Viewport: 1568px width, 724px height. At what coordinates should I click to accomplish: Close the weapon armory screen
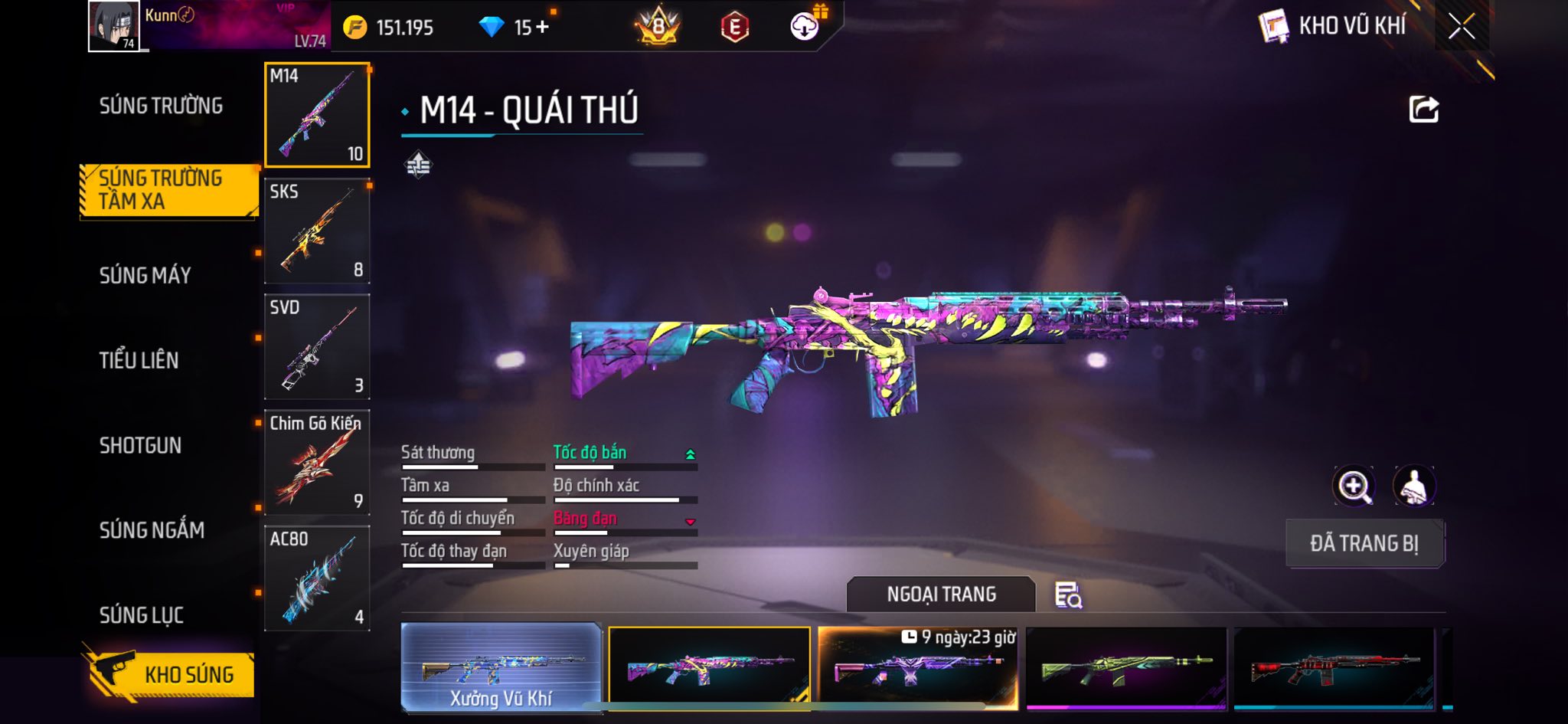coord(1461,27)
